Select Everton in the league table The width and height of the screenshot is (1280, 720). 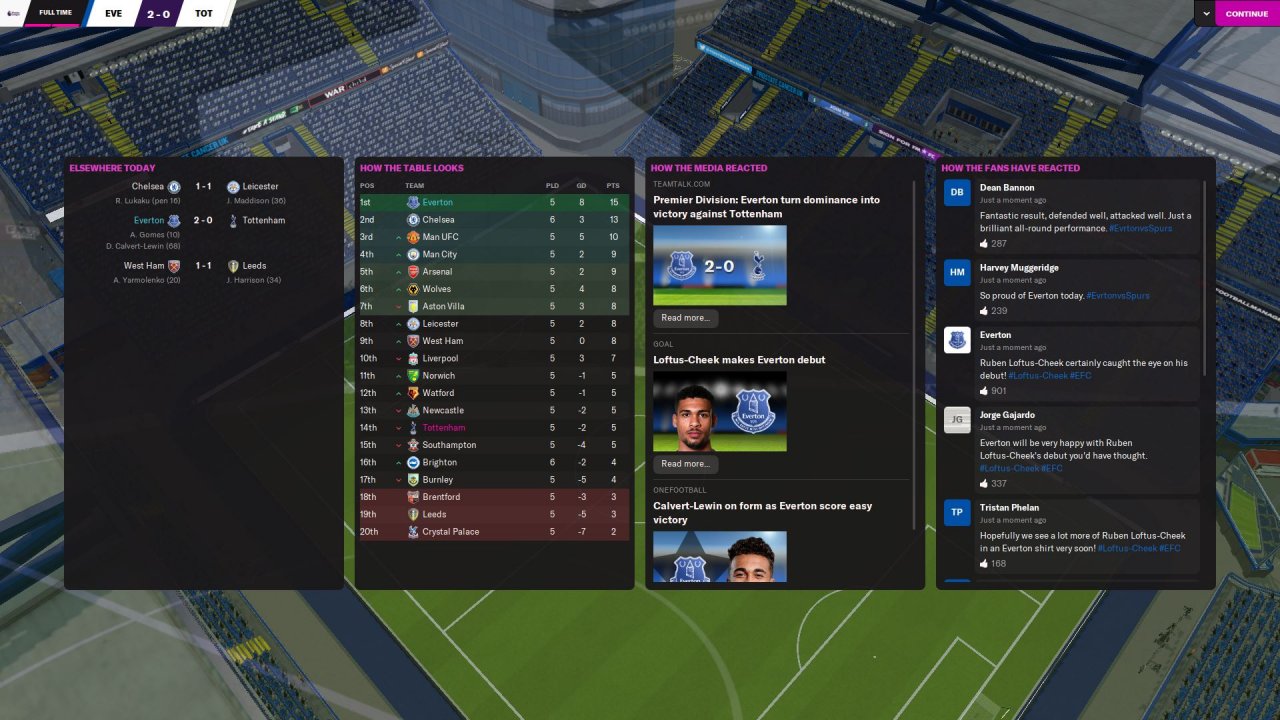pos(437,202)
